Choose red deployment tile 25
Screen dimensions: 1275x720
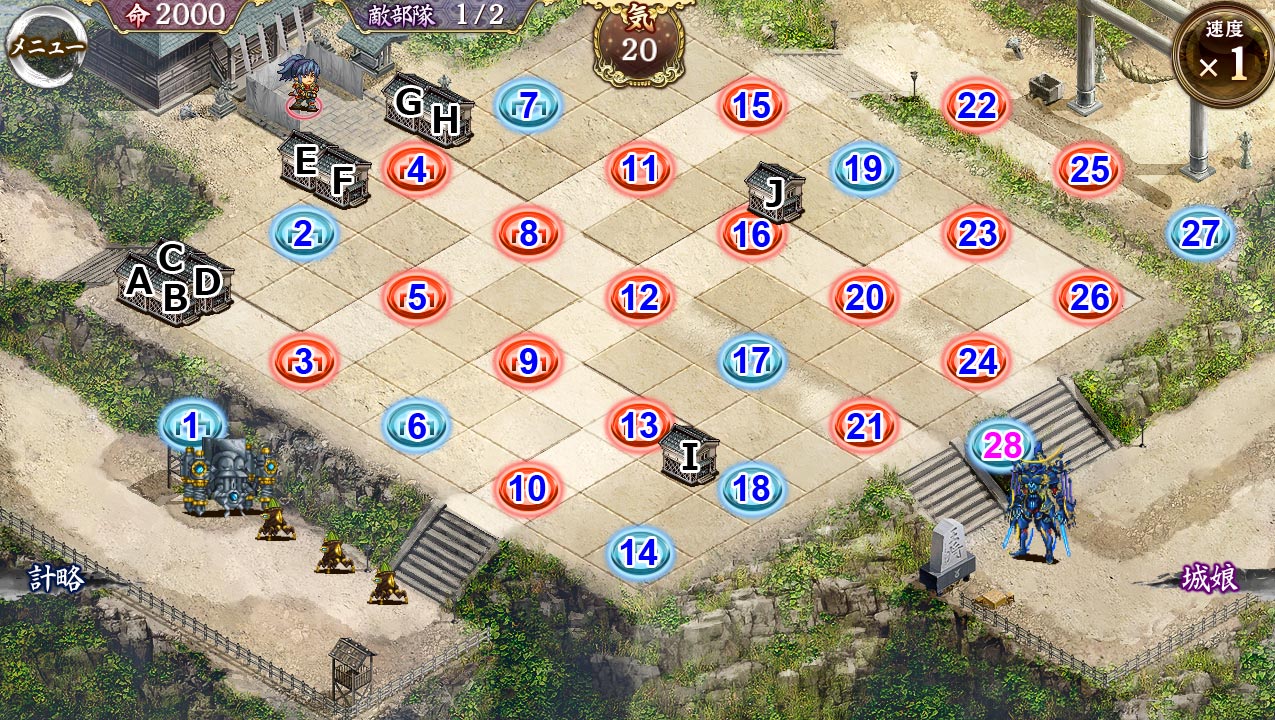coord(1089,169)
